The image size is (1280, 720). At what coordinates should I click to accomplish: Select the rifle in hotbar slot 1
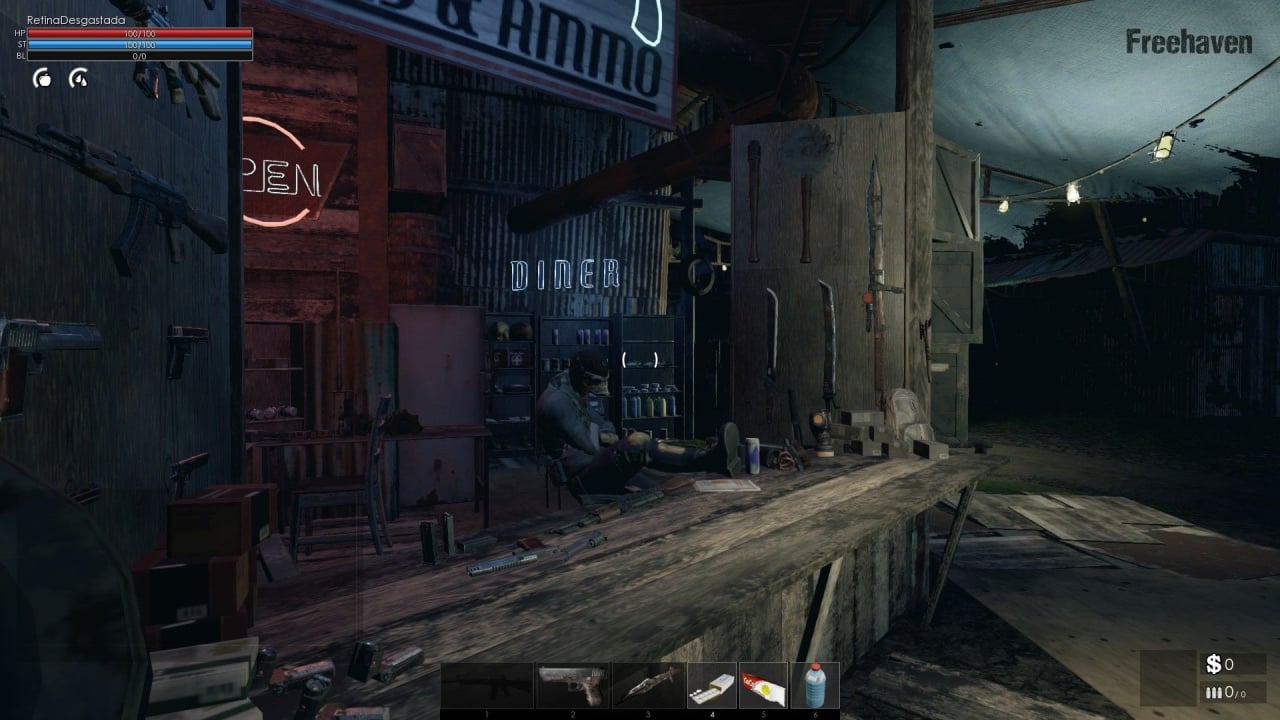click(487, 686)
